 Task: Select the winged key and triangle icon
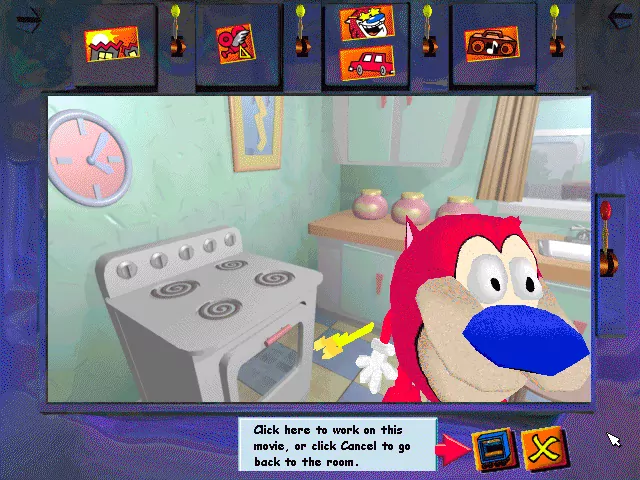[234, 43]
